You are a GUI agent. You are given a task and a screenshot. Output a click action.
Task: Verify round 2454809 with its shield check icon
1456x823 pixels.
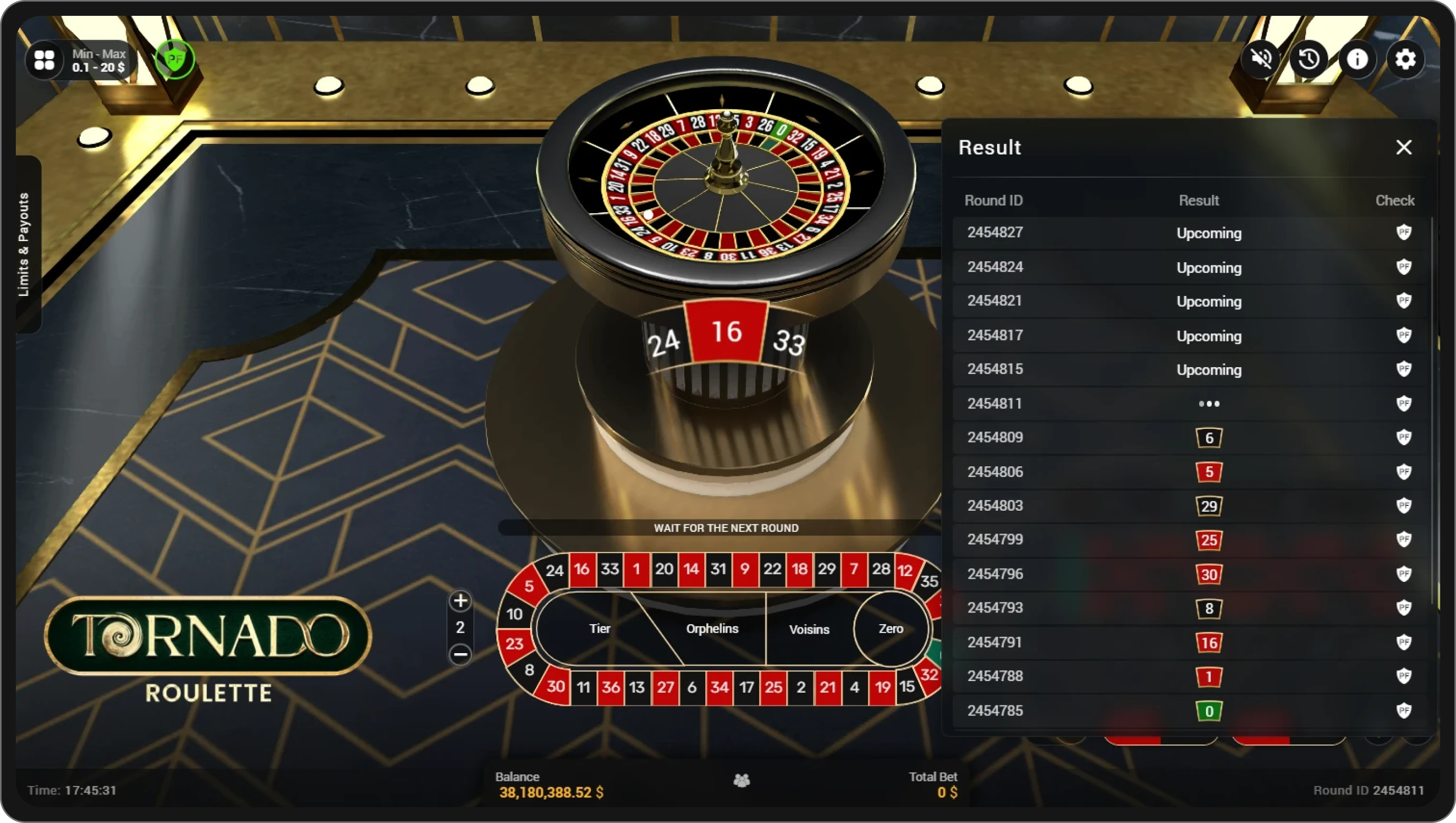coord(1404,437)
